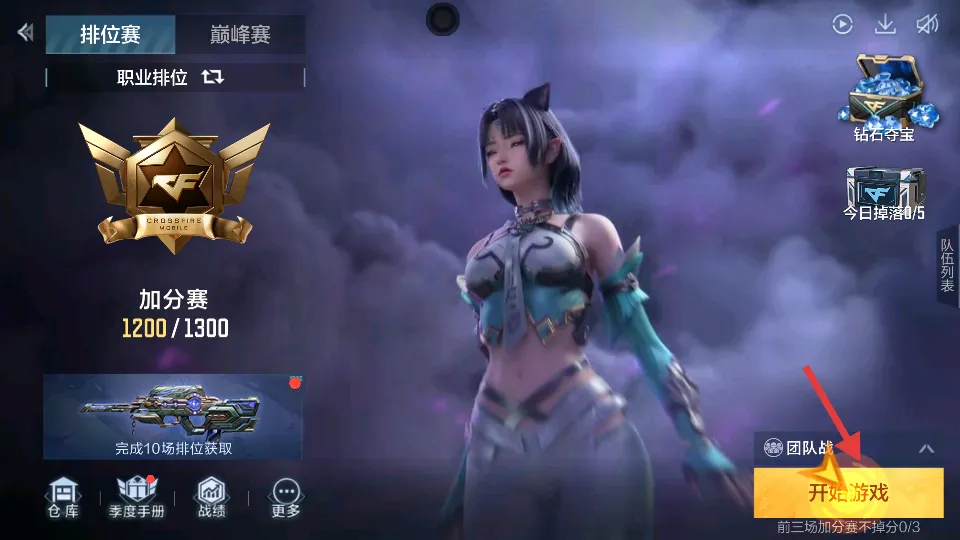This screenshot has height=540, width=960.
Task: Switch to the 巅峰赛 tab
Action: click(x=240, y=35)
